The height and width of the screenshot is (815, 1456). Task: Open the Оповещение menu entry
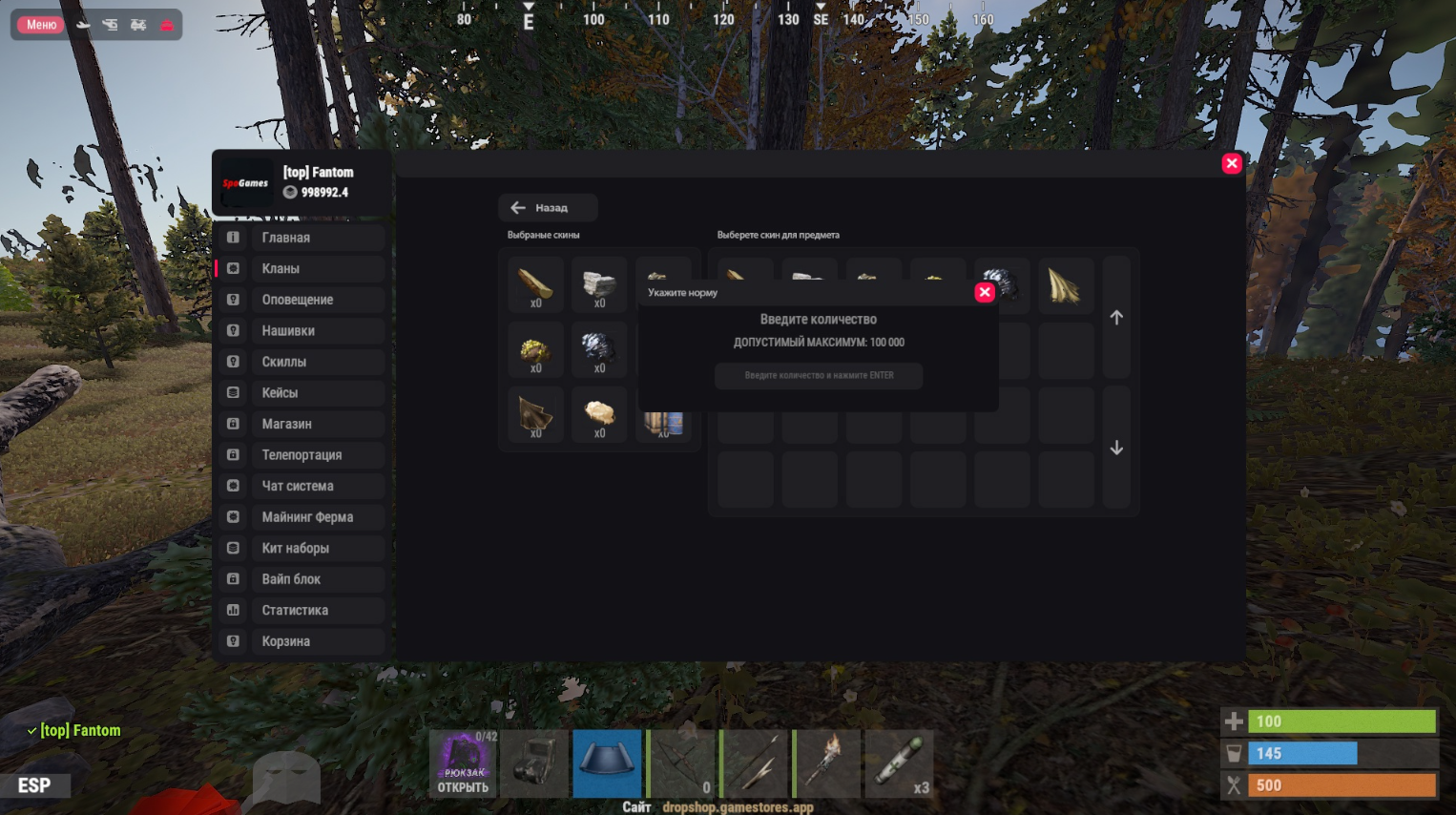[301, 300]
